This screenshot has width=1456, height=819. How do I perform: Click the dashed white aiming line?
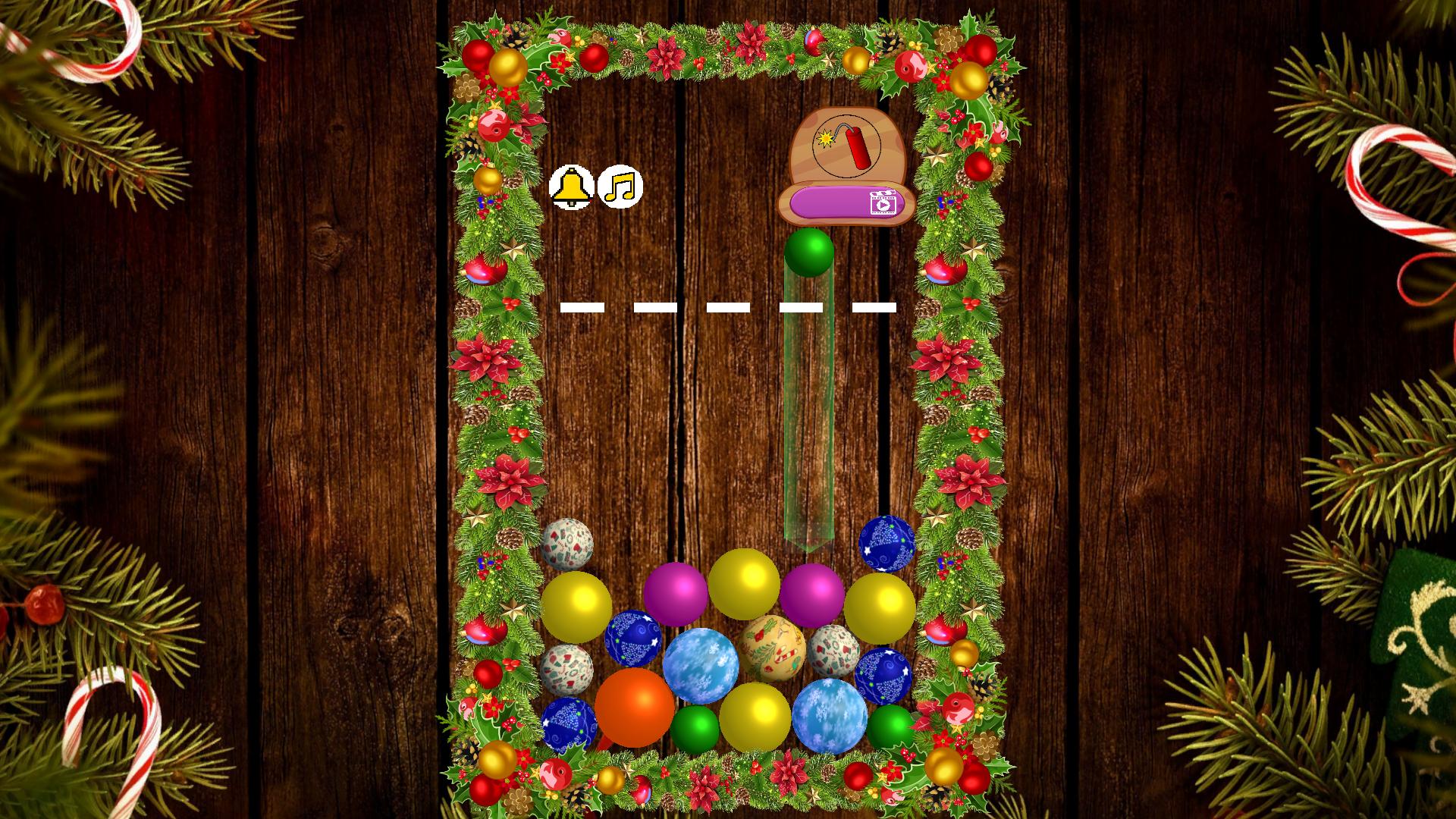728,306
